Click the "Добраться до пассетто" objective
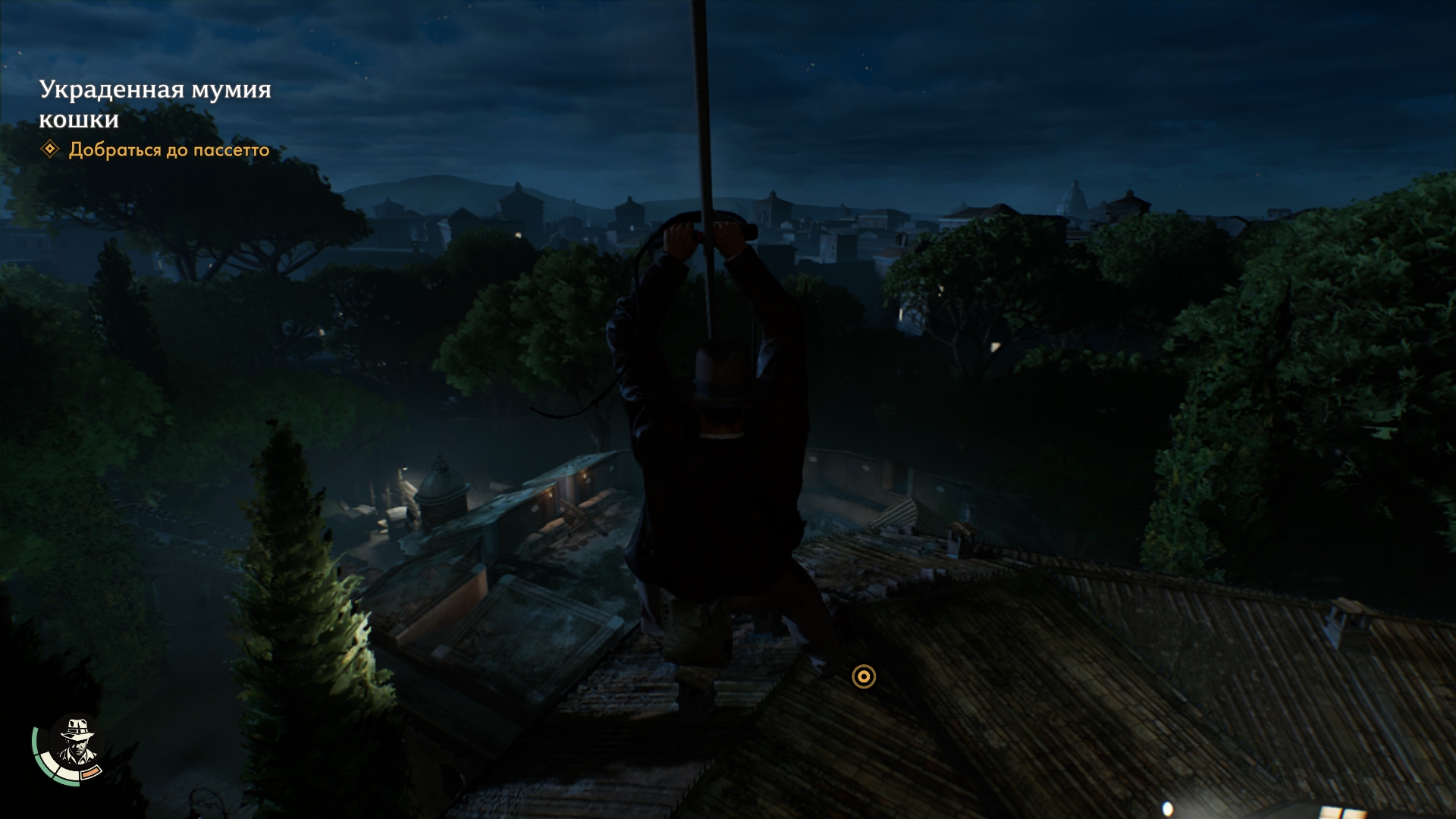This screenshot has height=819, width=1456. click(168, 150)
